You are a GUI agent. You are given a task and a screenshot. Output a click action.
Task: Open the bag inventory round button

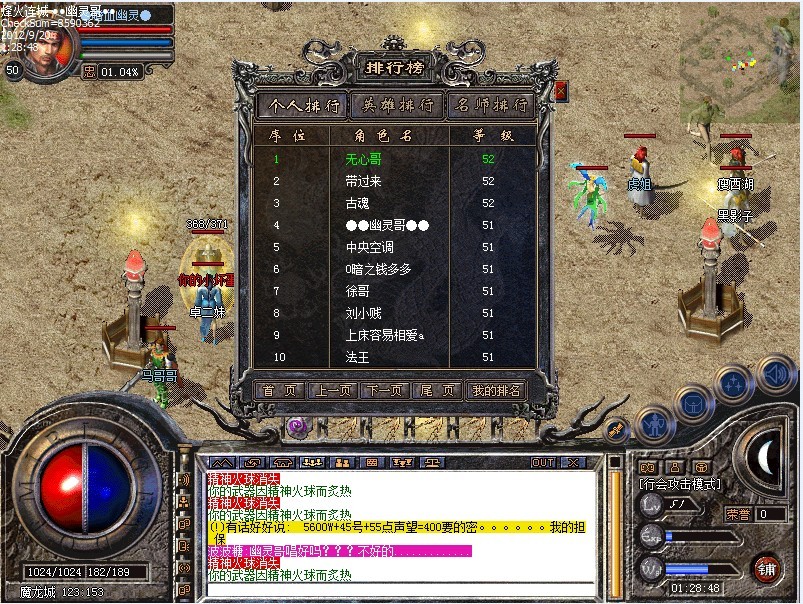(x=692, y=402)
